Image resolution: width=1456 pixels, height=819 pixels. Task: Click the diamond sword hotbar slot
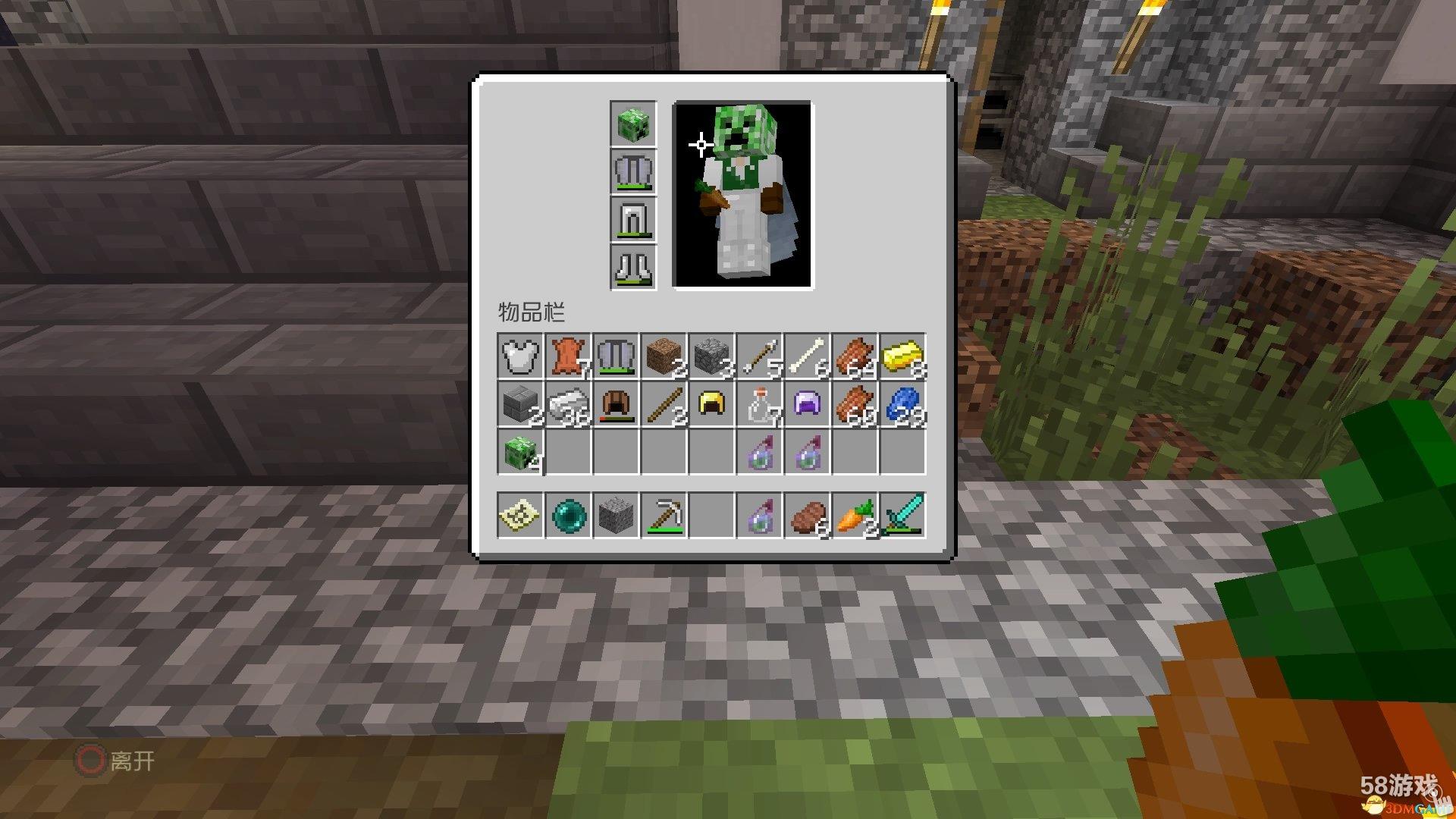(902, 516)
